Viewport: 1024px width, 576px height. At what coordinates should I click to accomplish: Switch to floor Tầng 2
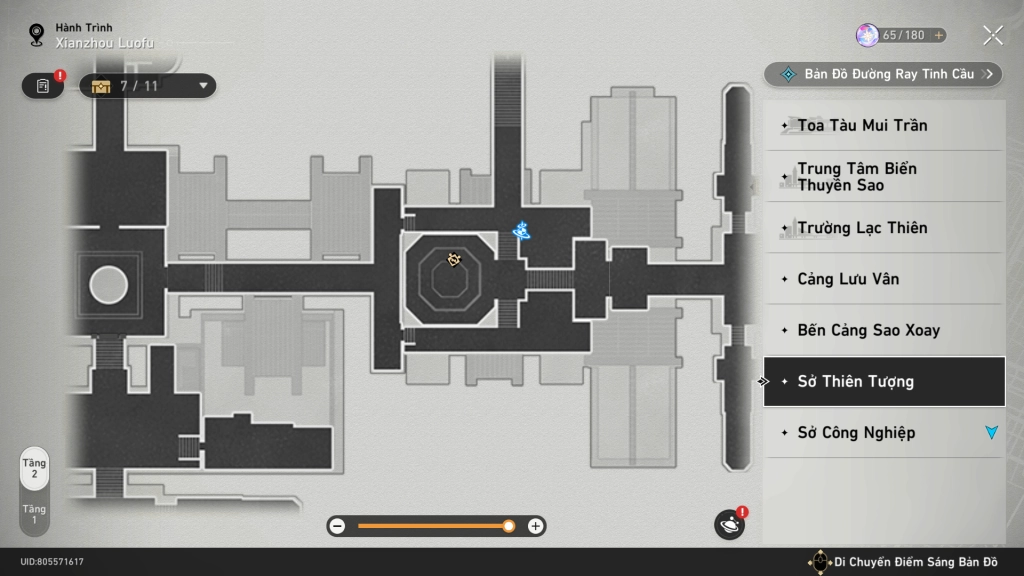(x=34, y=469)
